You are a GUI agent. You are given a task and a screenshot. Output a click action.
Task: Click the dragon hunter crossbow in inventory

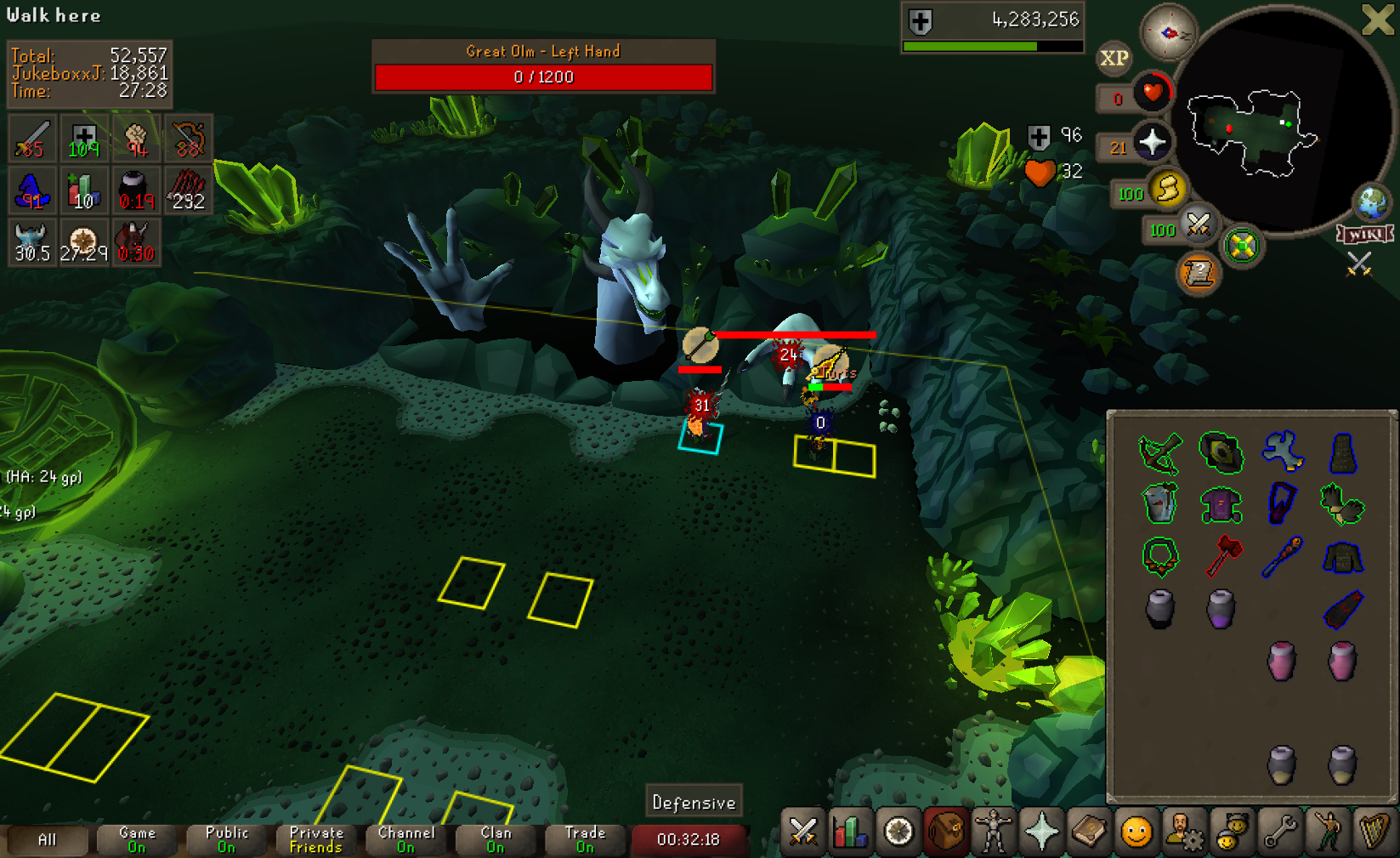coord(1160,452)
